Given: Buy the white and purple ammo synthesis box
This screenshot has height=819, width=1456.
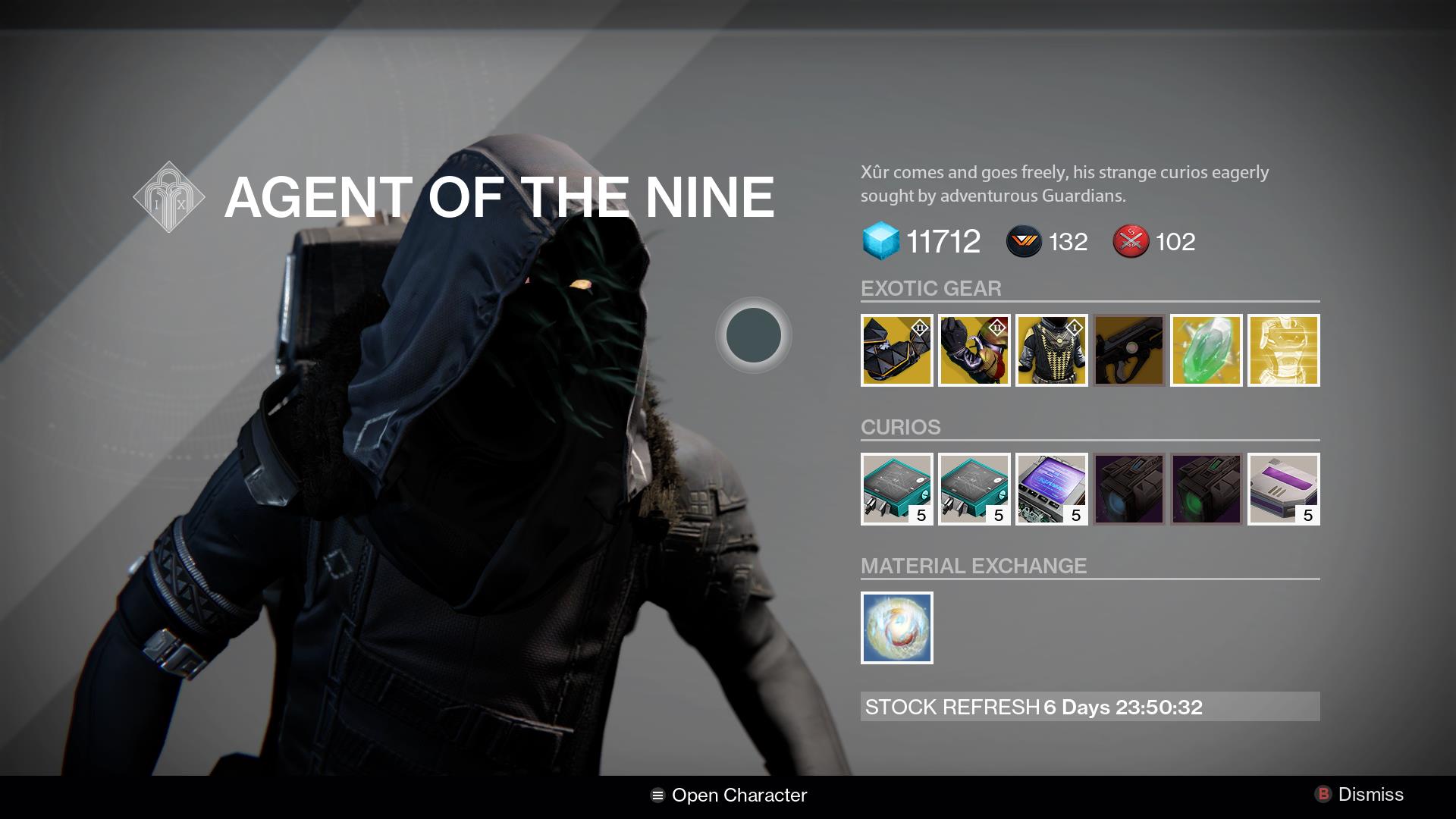Looking at the screenshot, I should [x=1283, y=489].
